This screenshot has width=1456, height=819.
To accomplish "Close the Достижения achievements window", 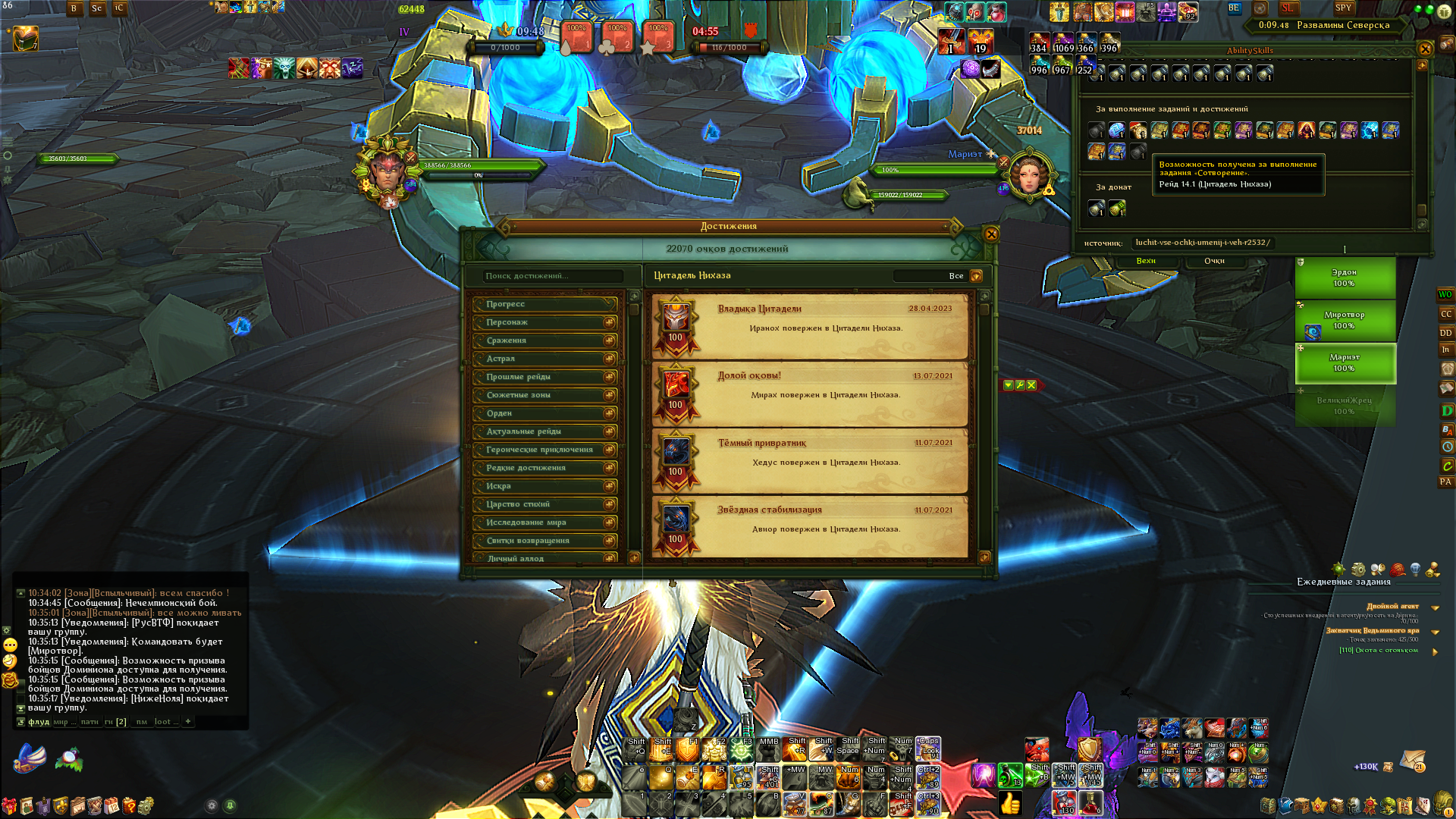I will pos(990,234).
